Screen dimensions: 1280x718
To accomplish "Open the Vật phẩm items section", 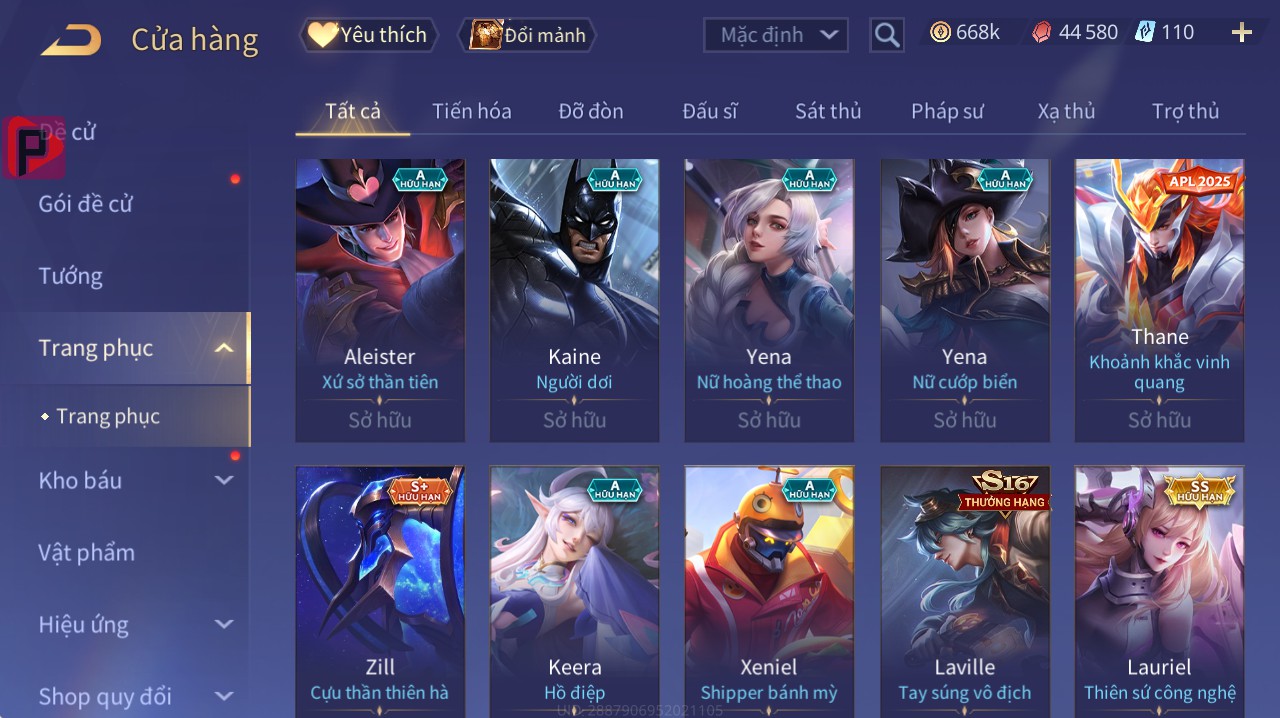I will pyautogui.click(x=86, y=552).
